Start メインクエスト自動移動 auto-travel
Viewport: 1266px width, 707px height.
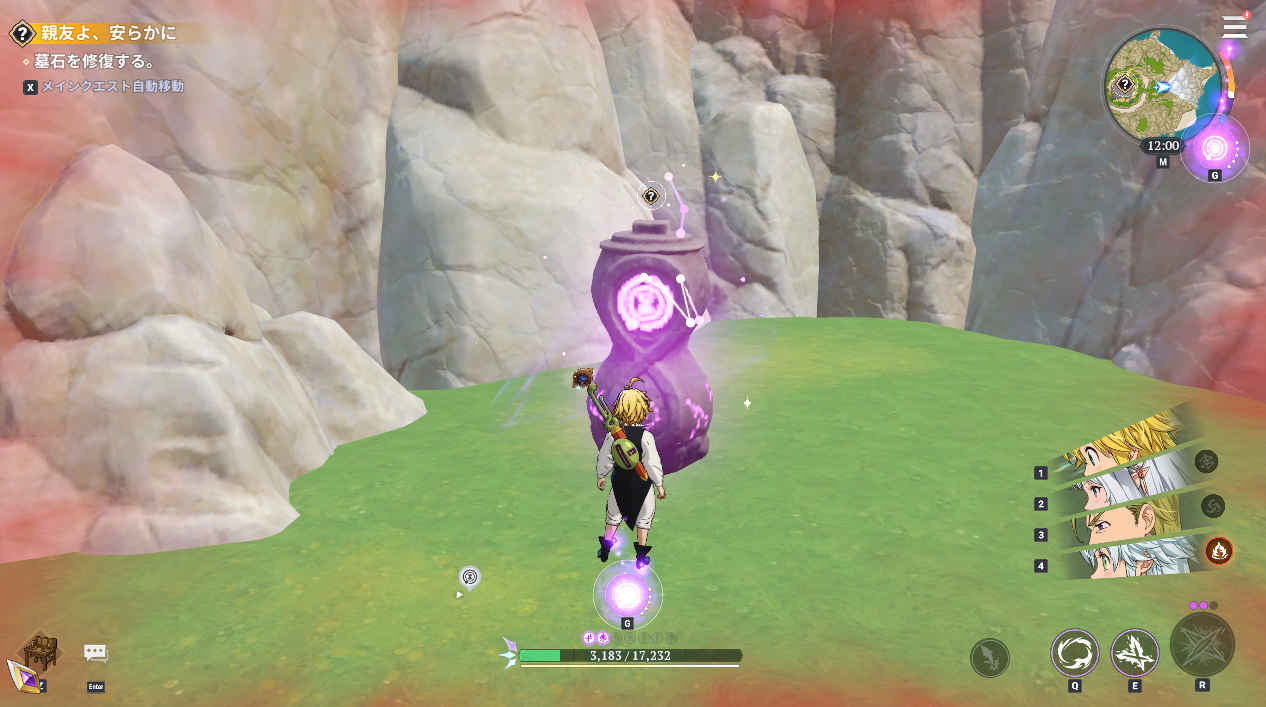112,87
